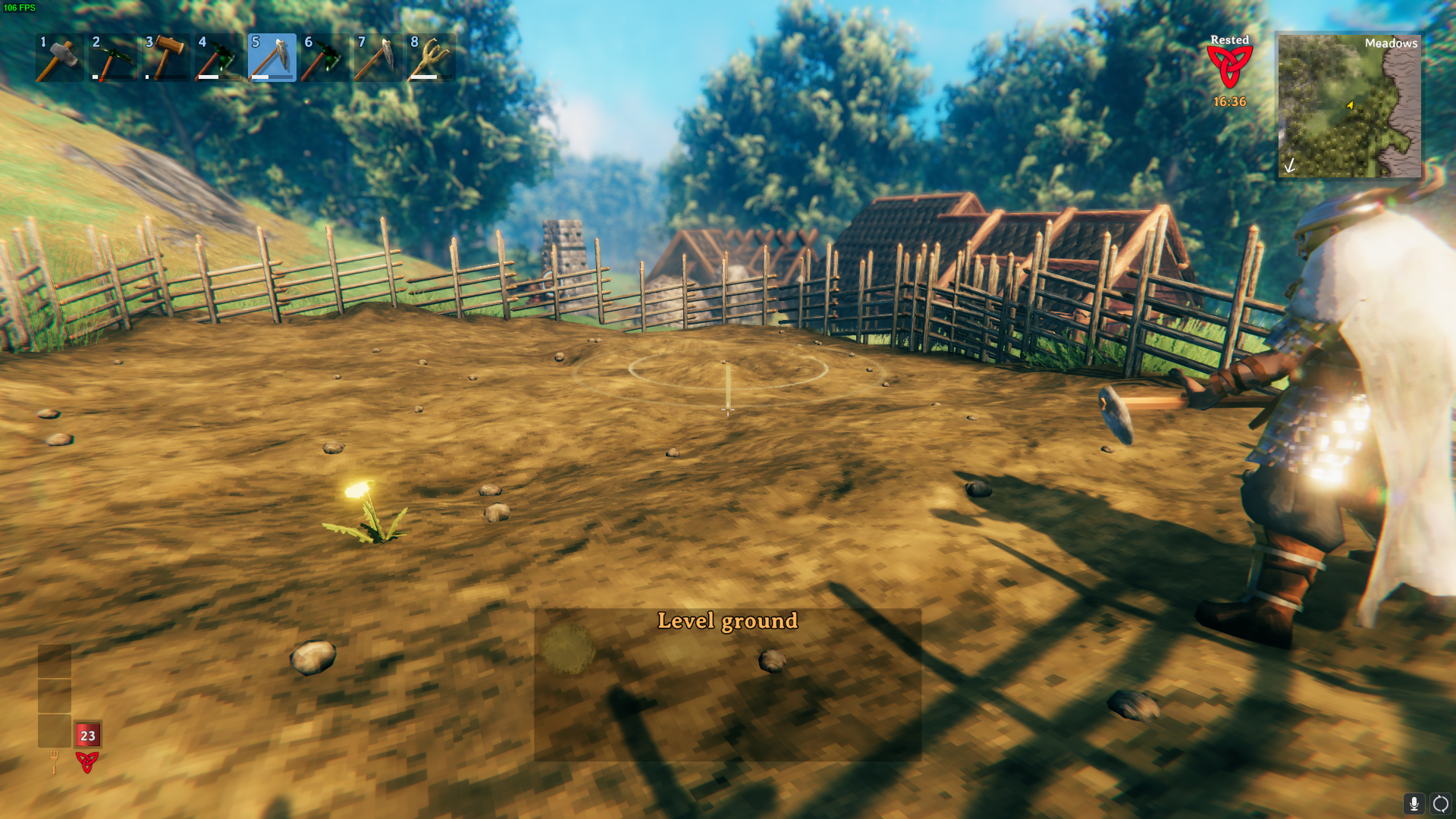
Task: Click the red 23 rested counter
Action: tap(88, 735)
